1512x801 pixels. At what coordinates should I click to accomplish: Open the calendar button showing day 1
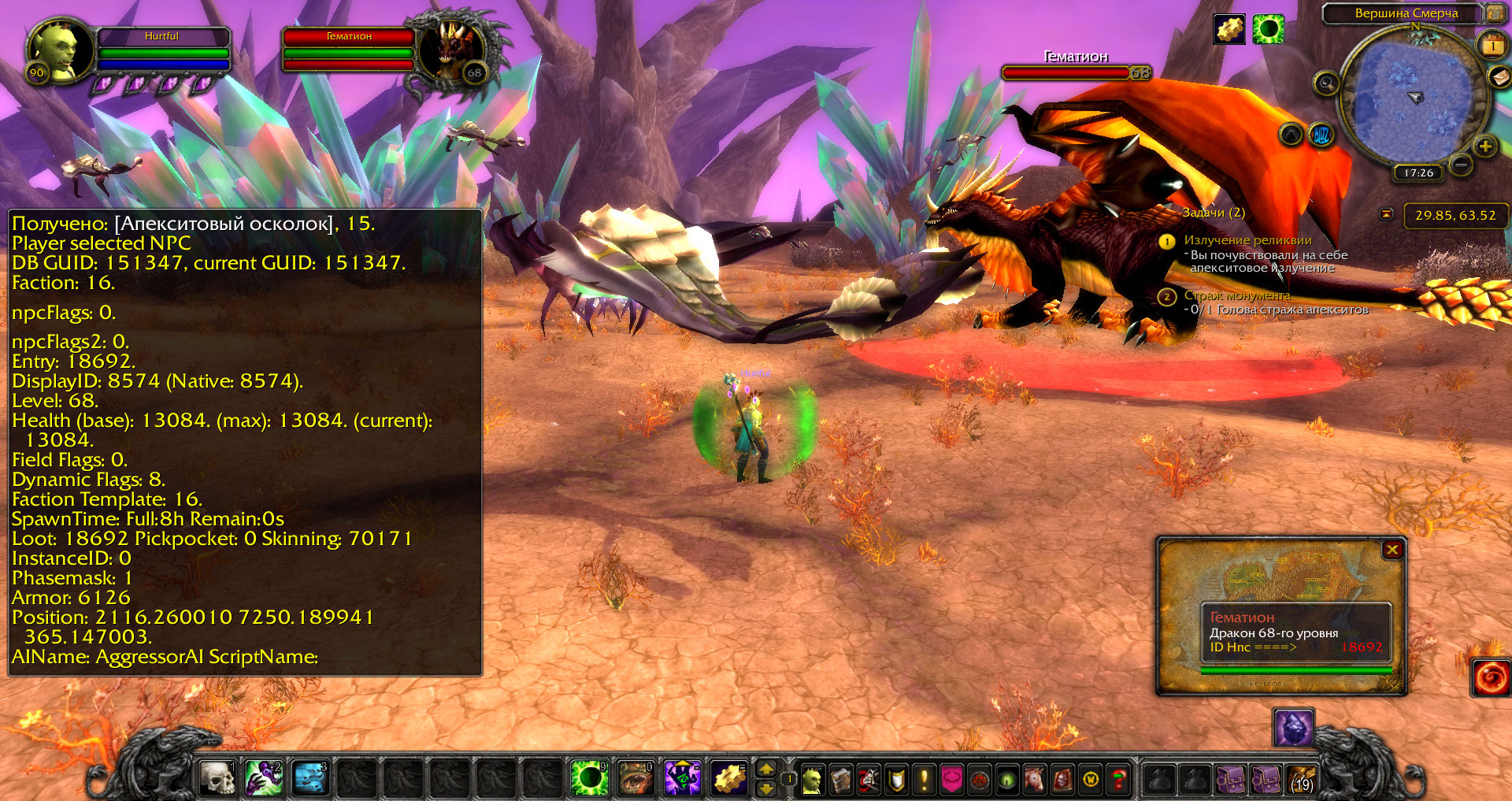(x=1492, y=45)
